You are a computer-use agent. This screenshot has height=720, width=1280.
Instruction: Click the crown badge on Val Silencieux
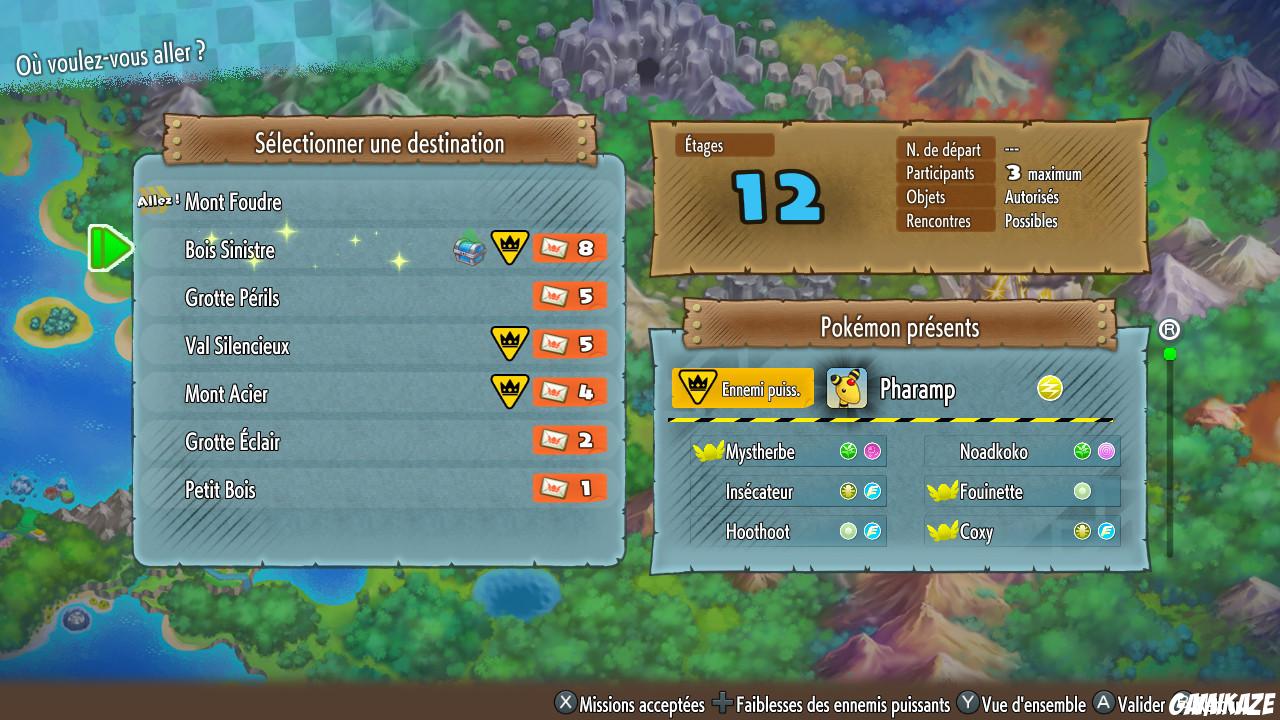click(510, 344)
